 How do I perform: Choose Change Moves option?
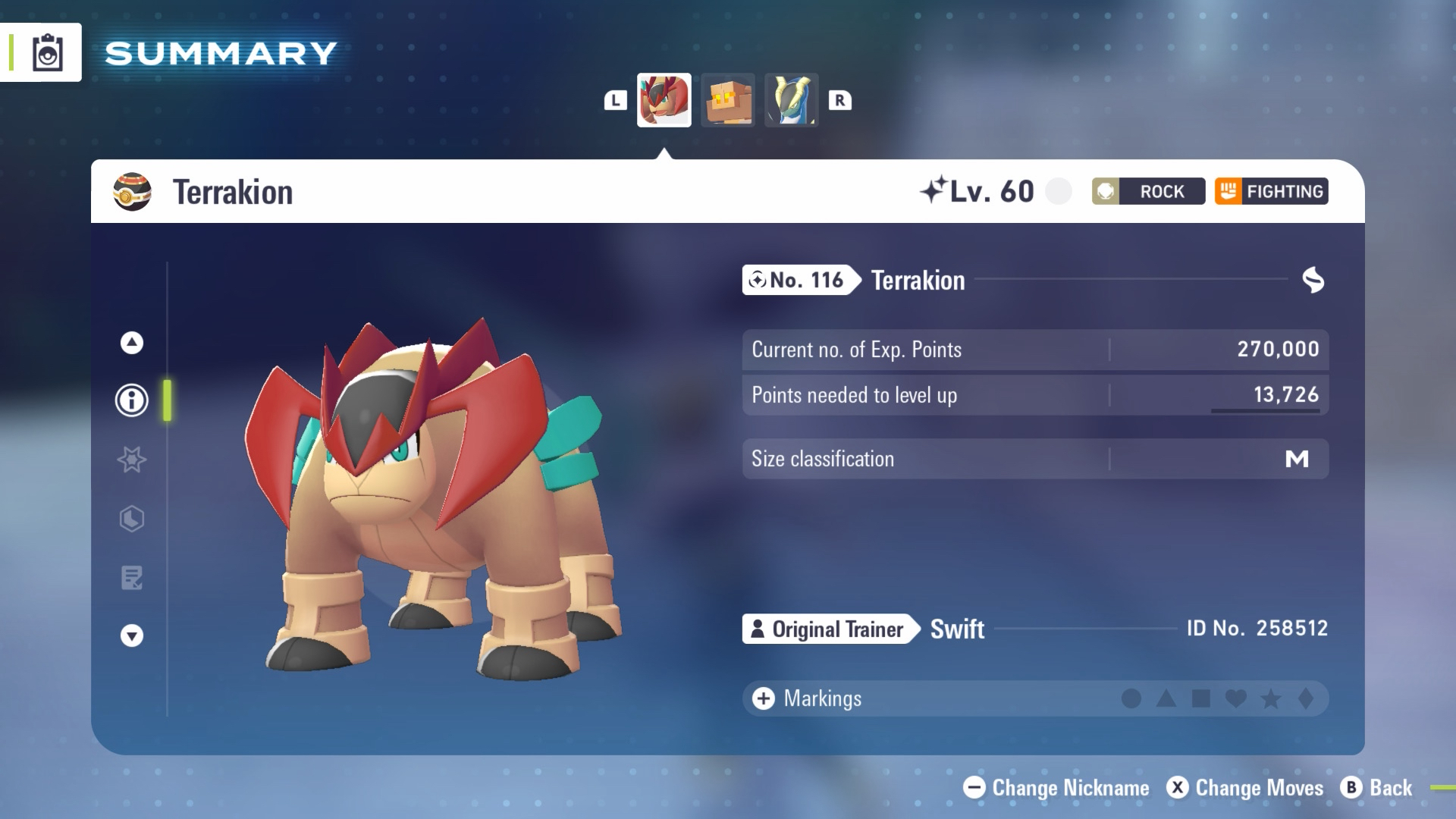click(1245, 788)
